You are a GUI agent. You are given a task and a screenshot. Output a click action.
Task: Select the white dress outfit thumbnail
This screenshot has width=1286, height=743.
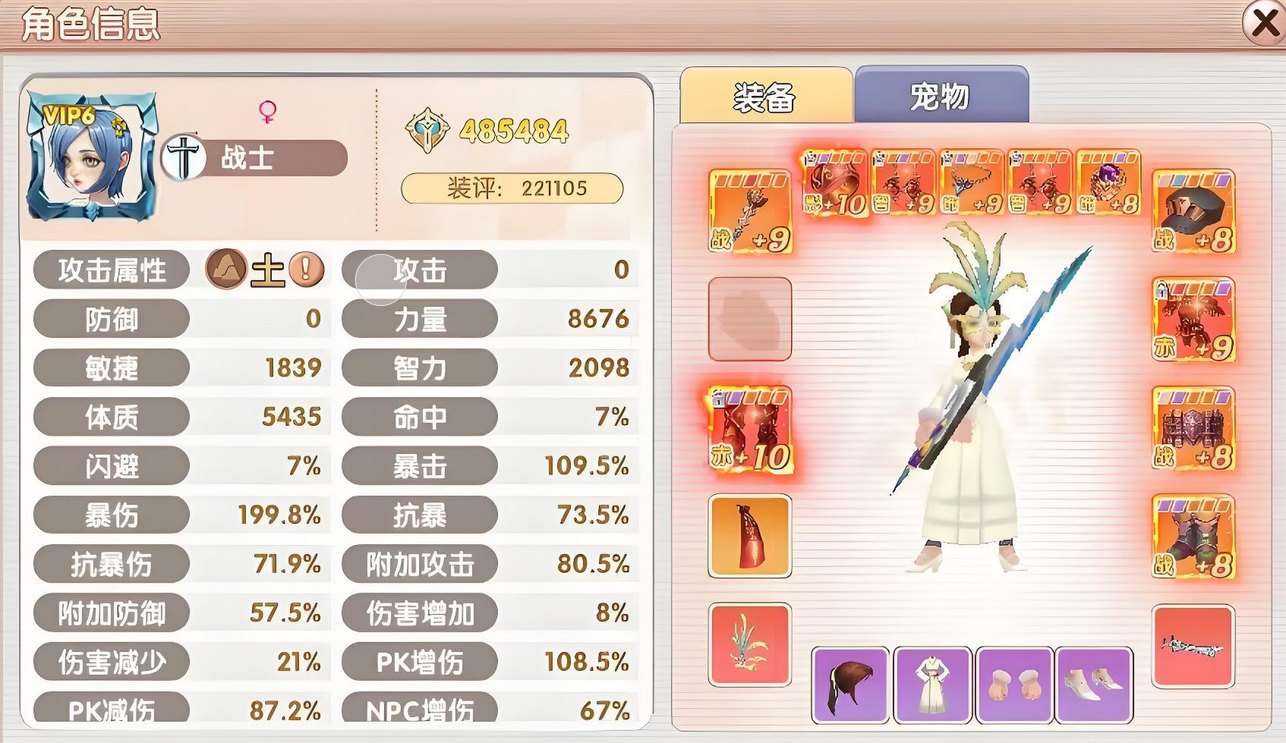tap(932, 687)
